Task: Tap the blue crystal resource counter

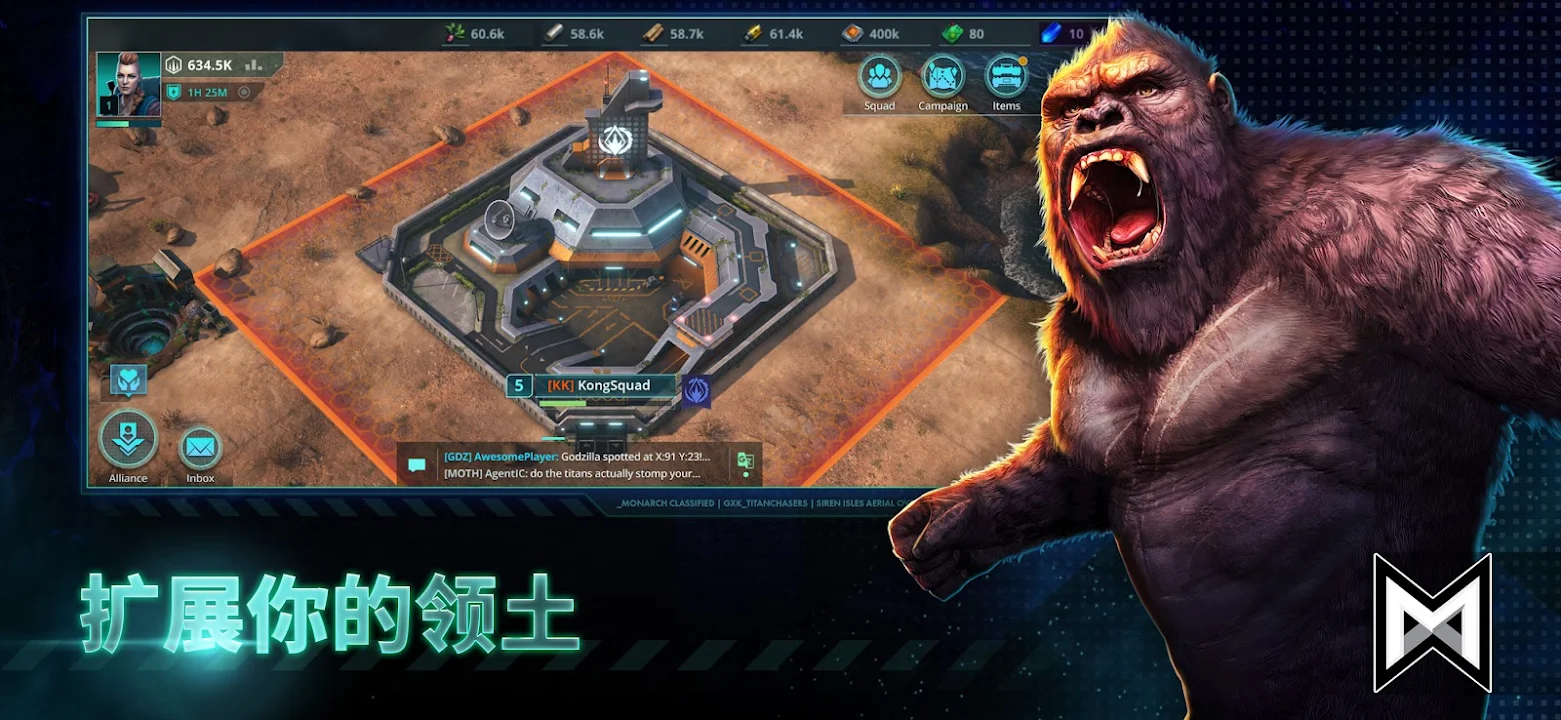Action: click(1062, 34)
